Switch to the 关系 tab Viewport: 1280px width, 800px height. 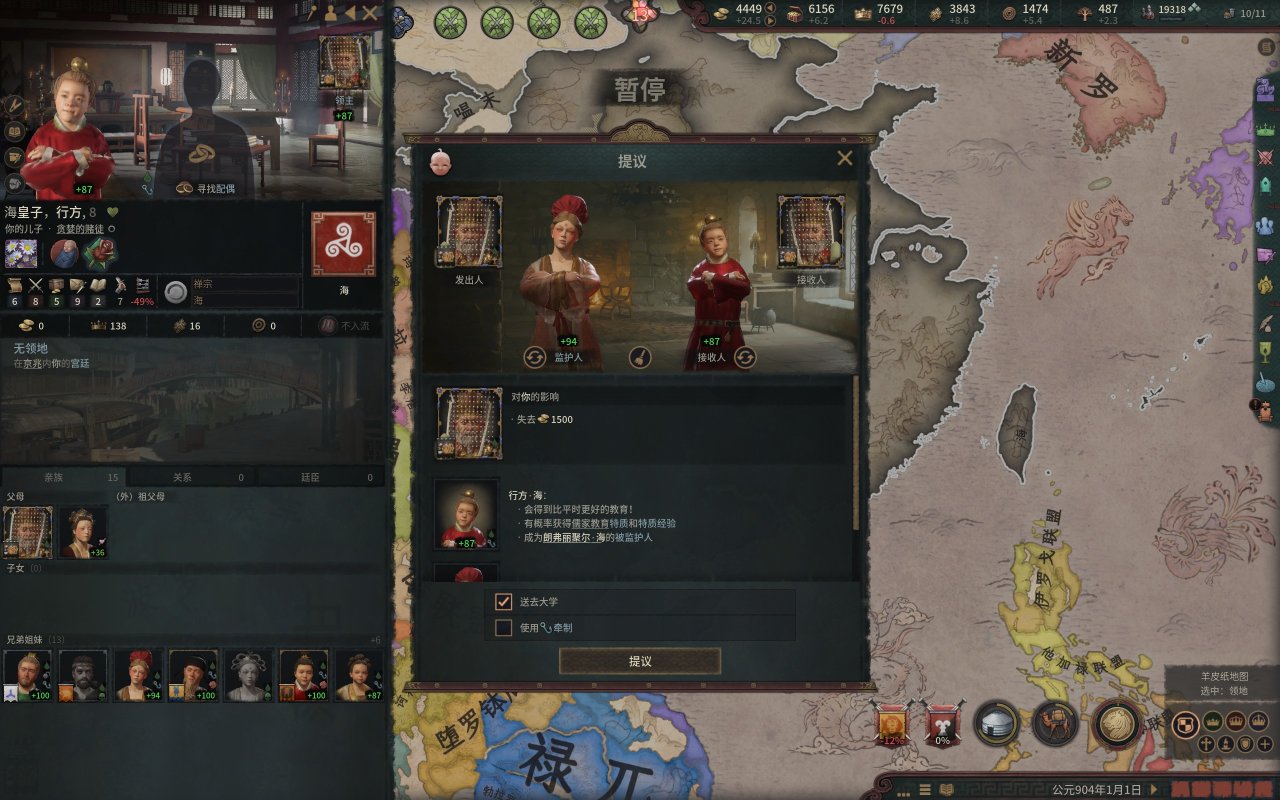pos(192,478)
